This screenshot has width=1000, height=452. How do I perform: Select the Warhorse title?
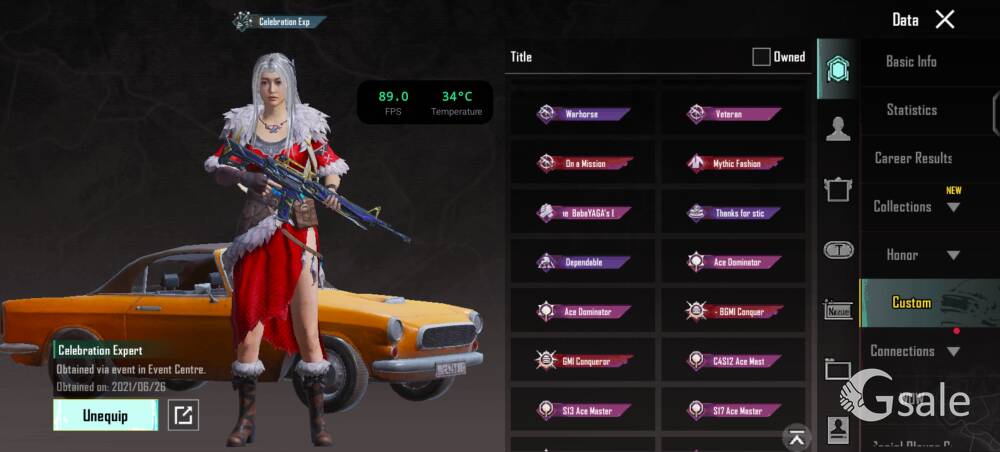coord(583,114)
